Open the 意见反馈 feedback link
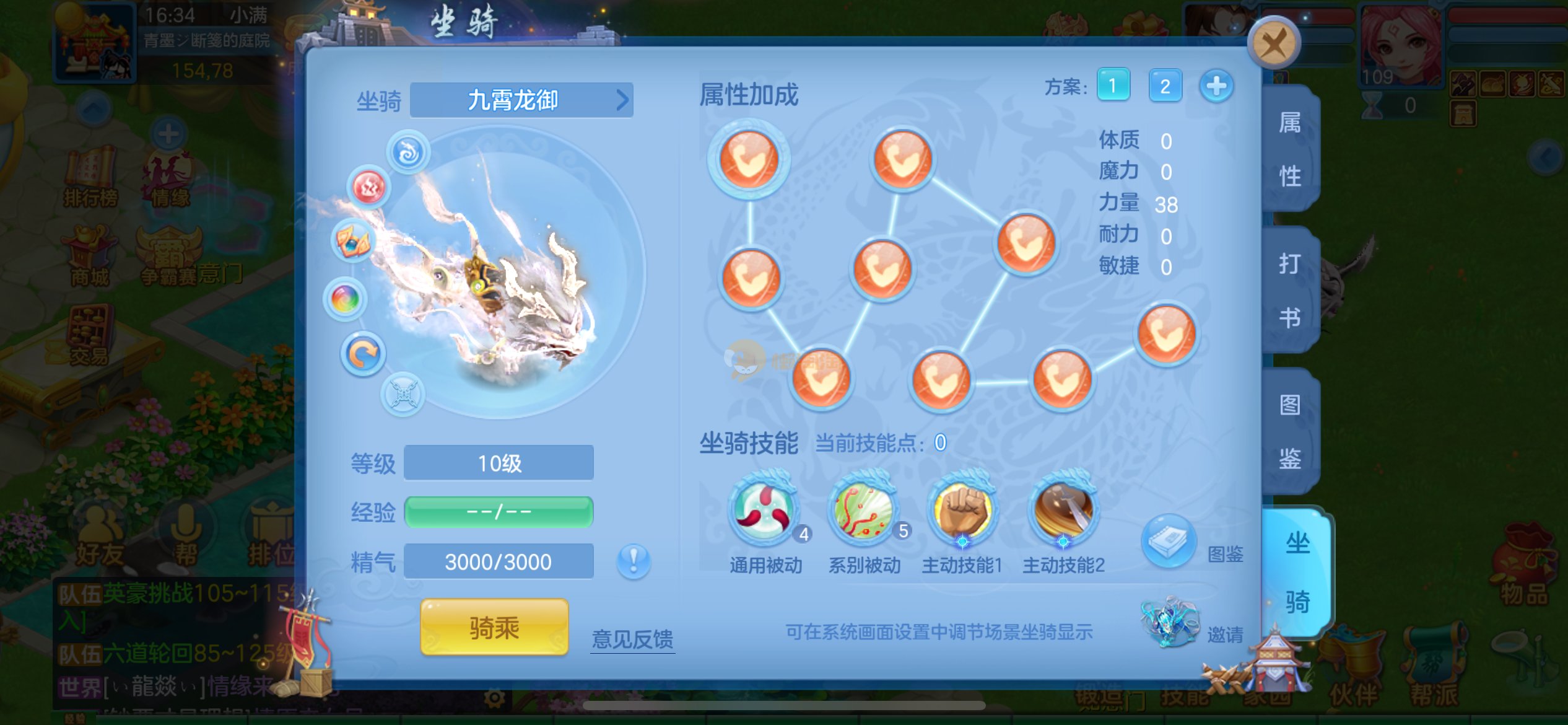Image resolution: width=1568 pixels, height=725 pixels. click(x=632, y=639)
